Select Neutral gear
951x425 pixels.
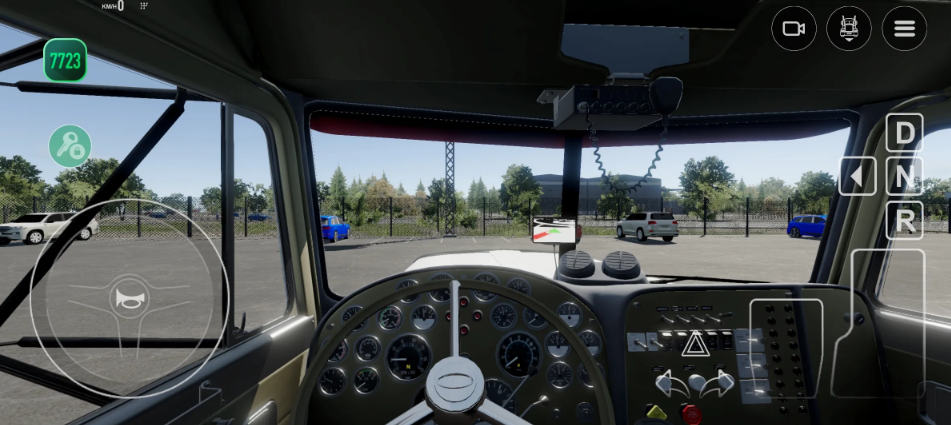pyautogui.click(x=904, y=177)
